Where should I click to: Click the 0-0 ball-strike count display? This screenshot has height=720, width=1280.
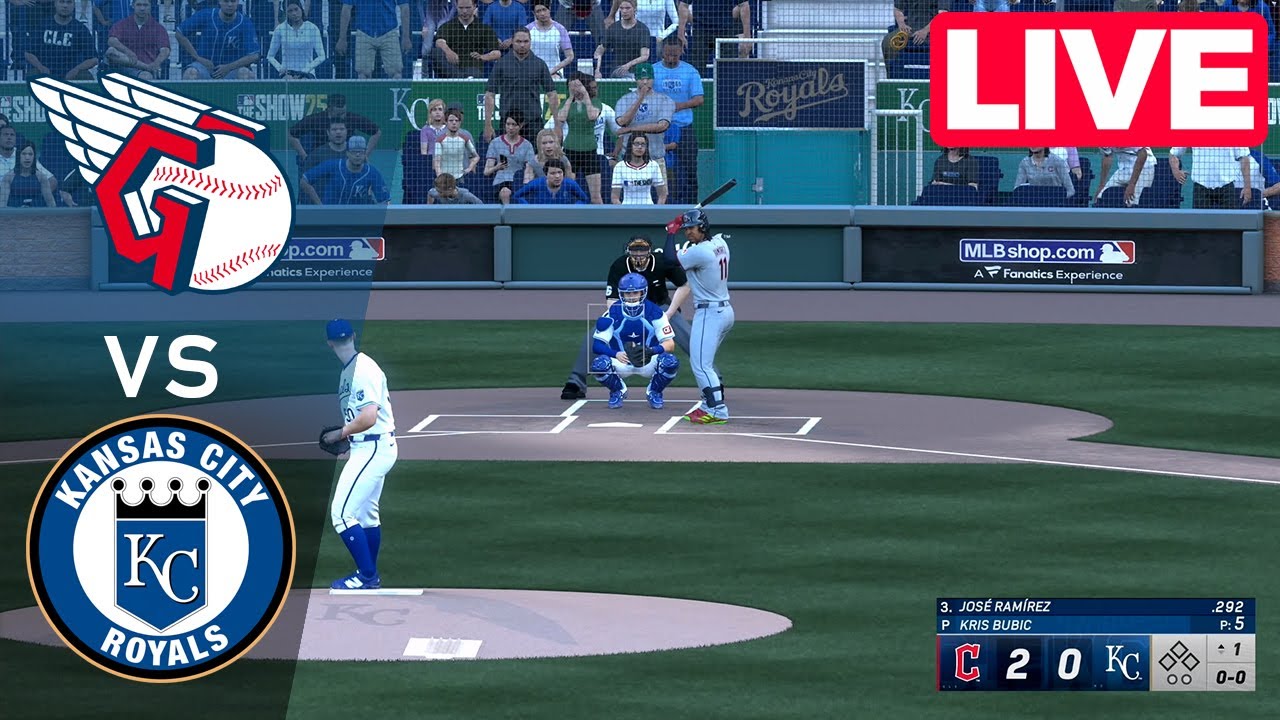point(1231,678)
